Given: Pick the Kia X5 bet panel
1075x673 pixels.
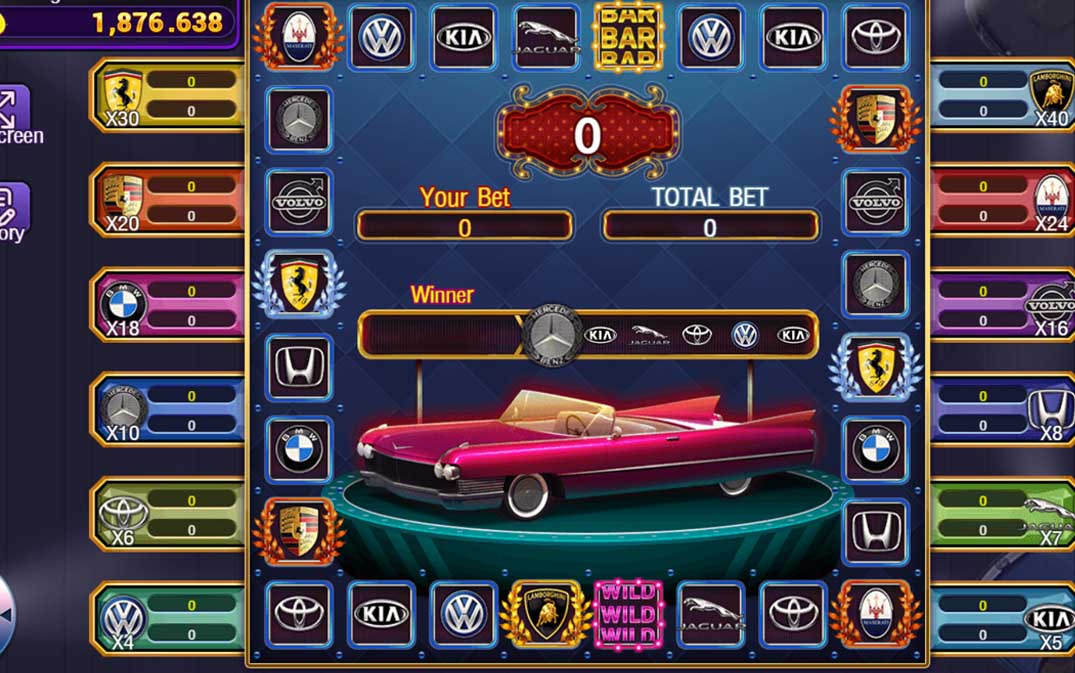Looking at the screenshot, I should (x=1000, y=619).
